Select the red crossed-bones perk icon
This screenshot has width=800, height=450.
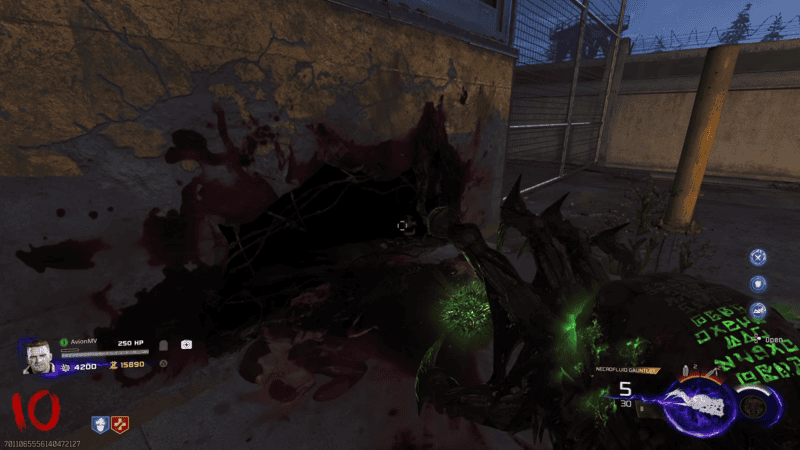[119, 425]
